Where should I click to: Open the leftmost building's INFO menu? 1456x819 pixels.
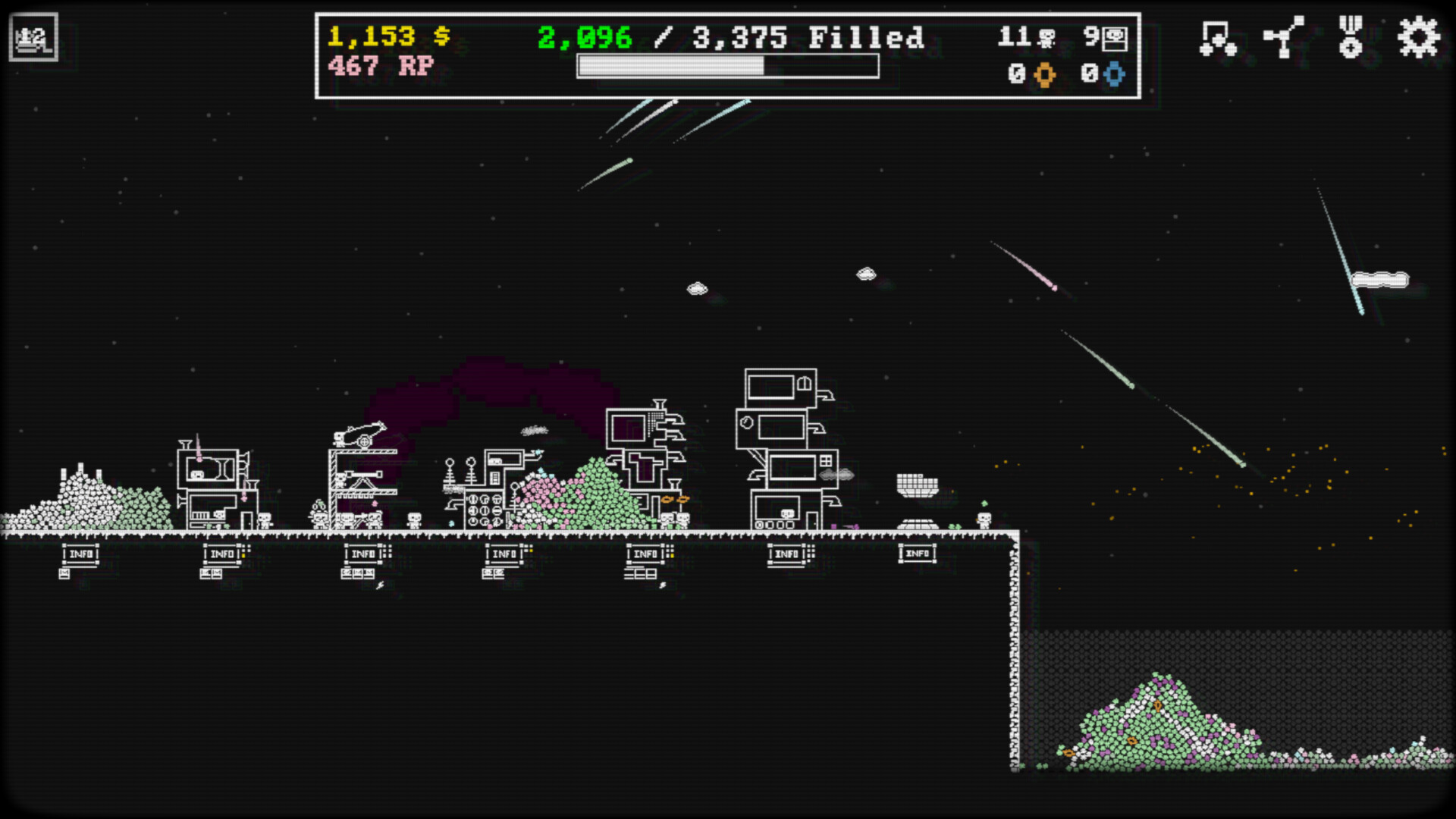(80, 555)
